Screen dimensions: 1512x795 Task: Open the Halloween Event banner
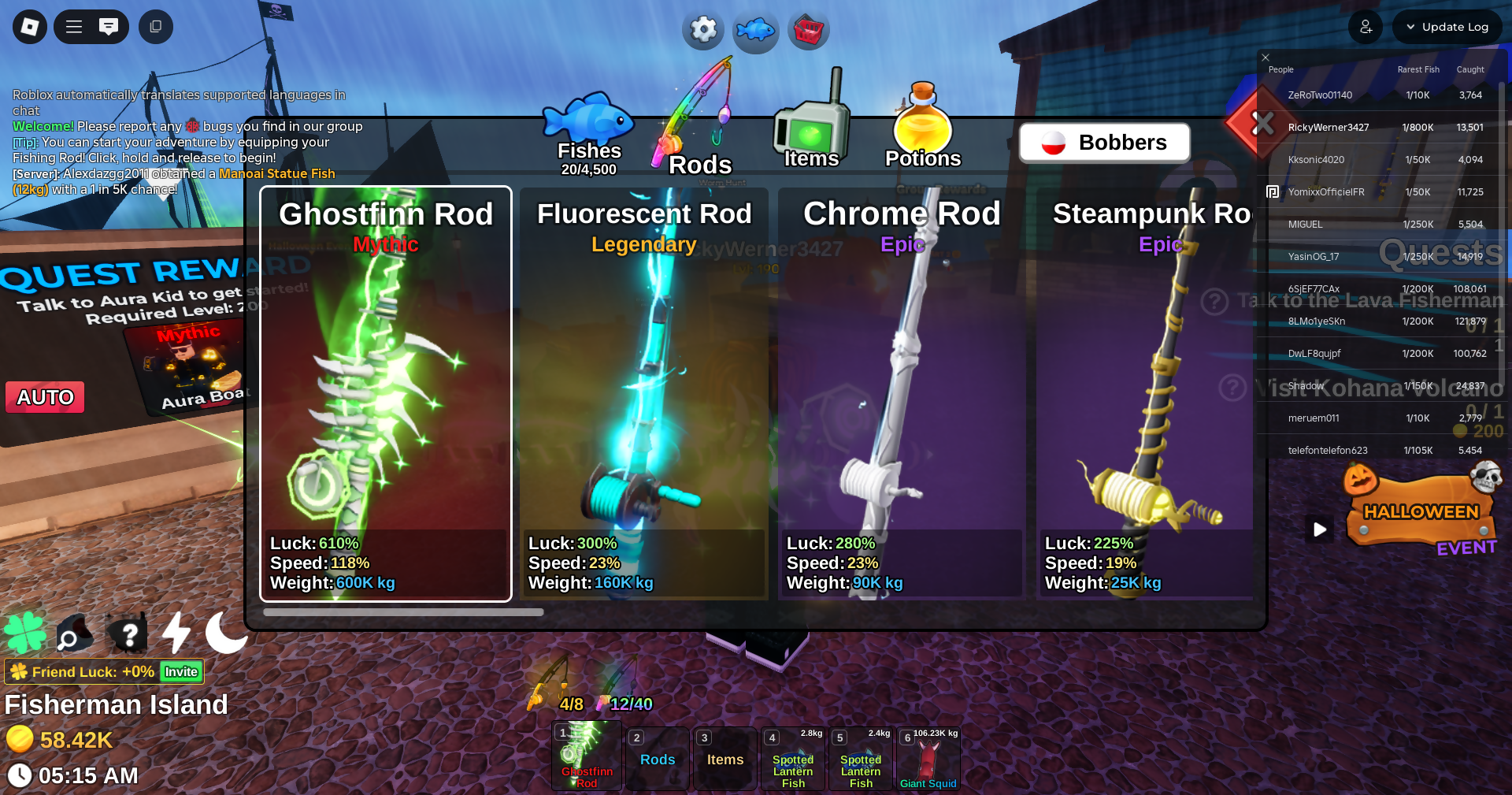pyautogui.click(x=1421, y=516)
